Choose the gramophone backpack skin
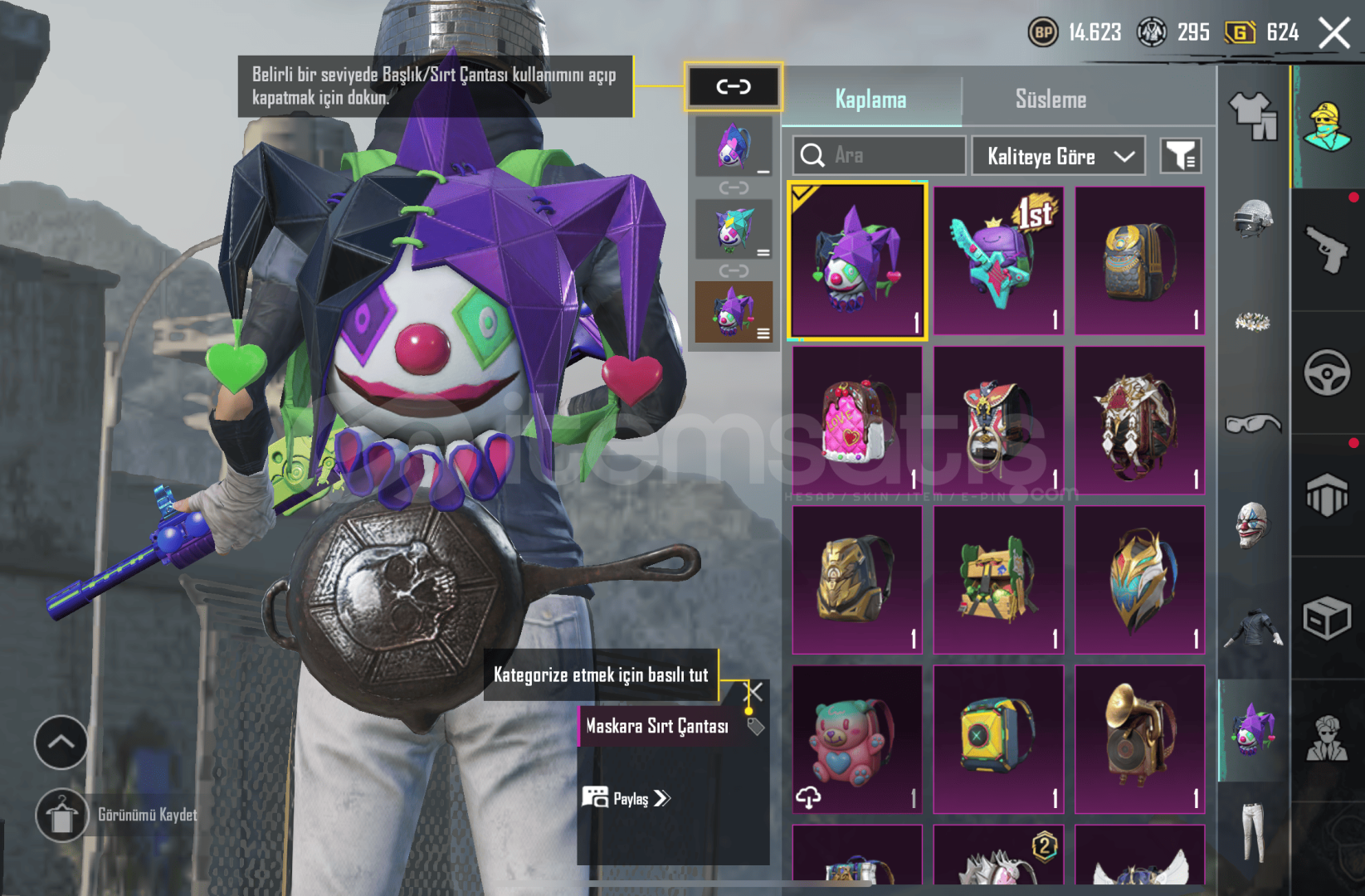 [x=1139, y=739]
